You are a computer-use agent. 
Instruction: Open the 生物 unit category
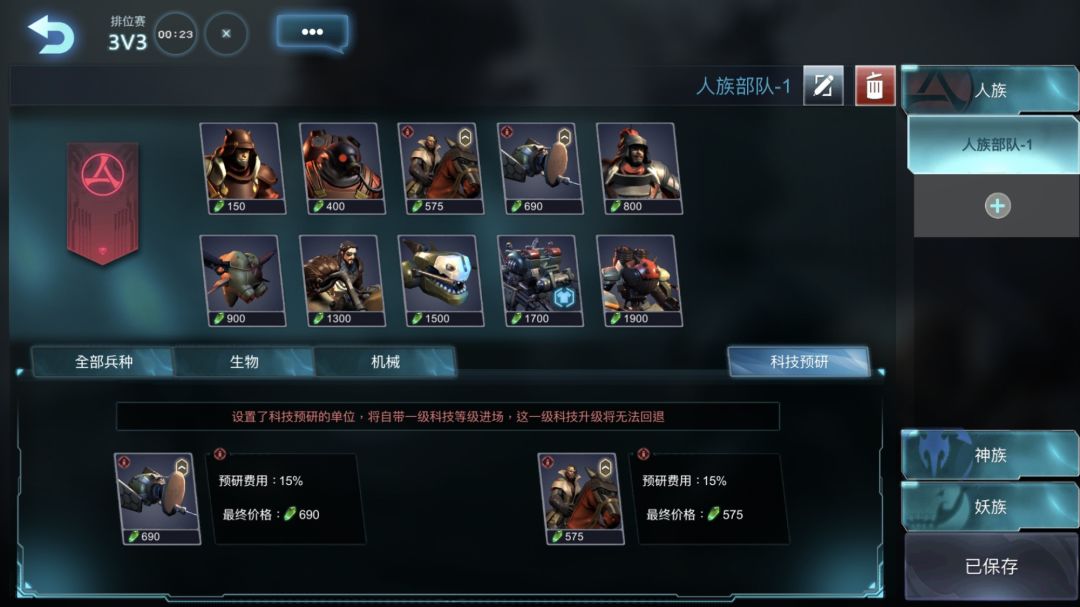point(244,362)
